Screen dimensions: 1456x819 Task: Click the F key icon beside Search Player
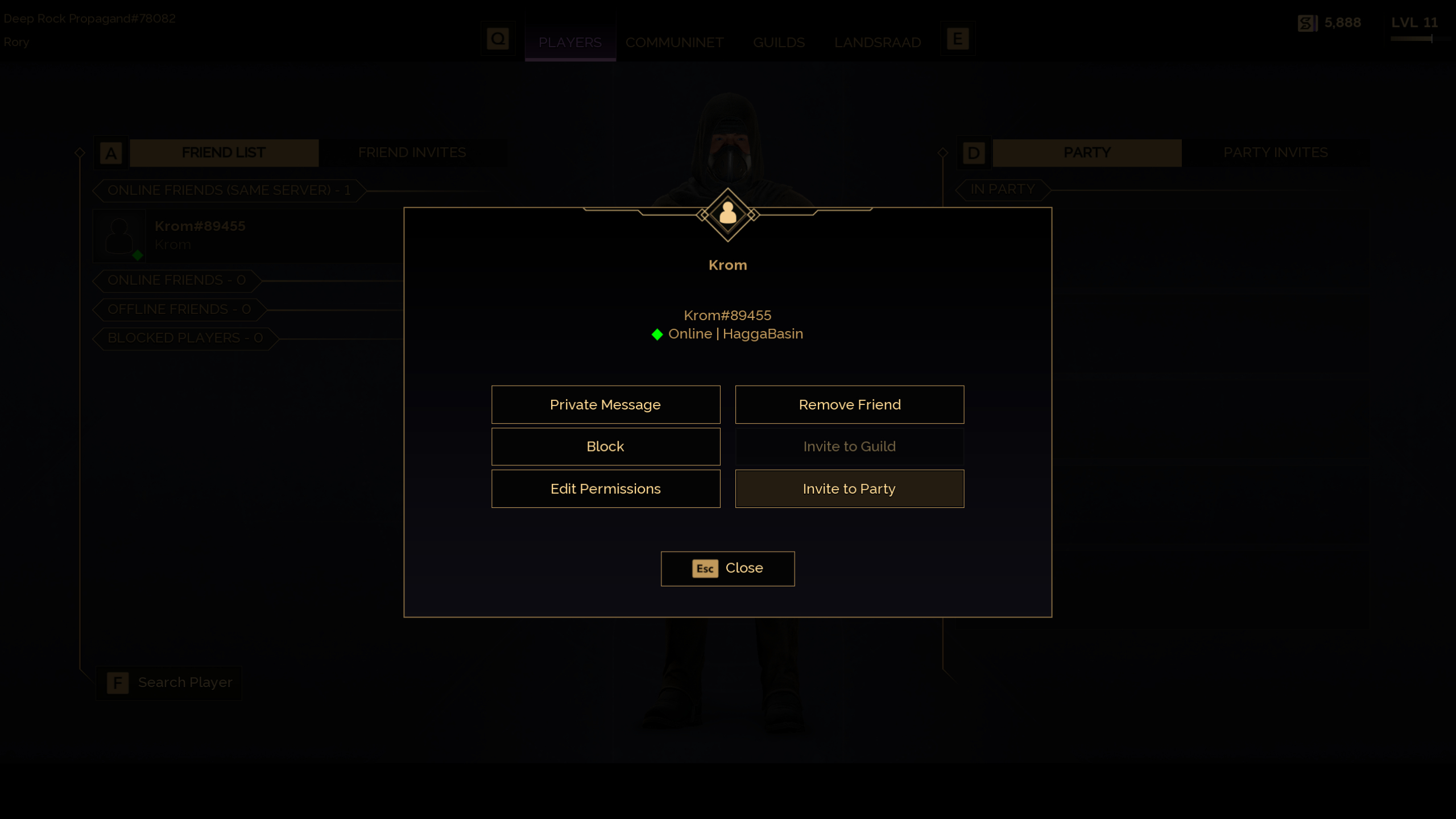tap(117, 682)
